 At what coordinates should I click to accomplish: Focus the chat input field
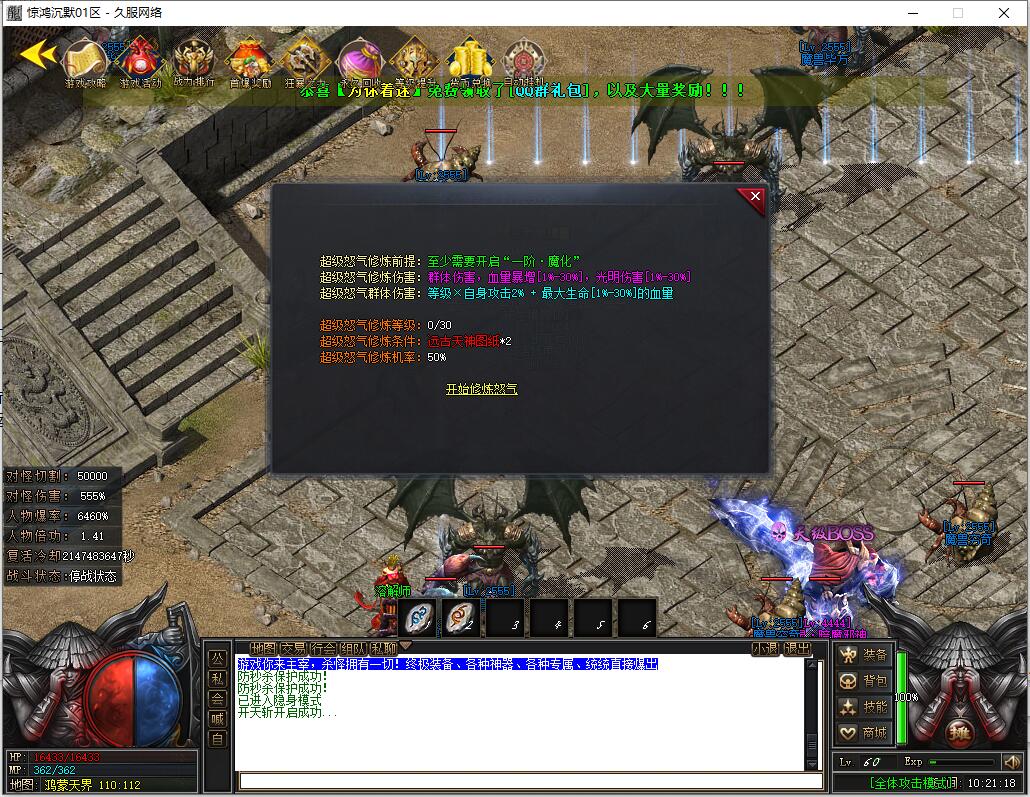tap(520, 781)
